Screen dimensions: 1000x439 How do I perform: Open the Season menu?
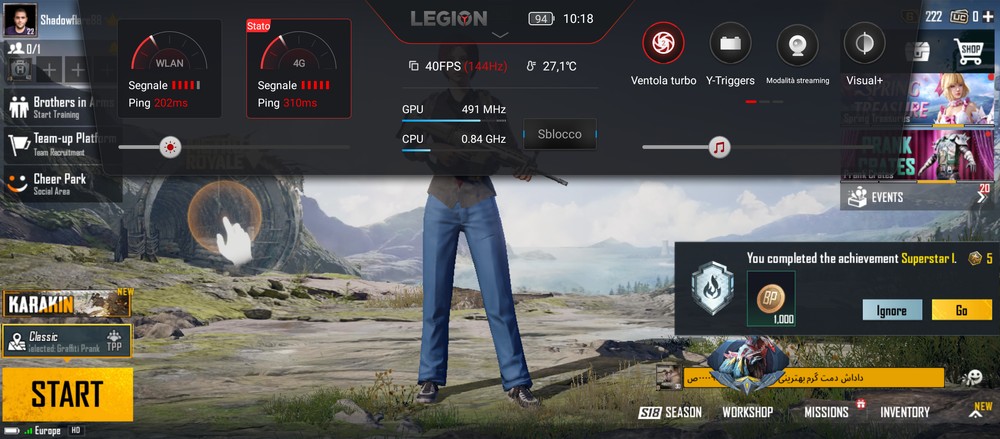pyautogui.click(x=671, y=412)
